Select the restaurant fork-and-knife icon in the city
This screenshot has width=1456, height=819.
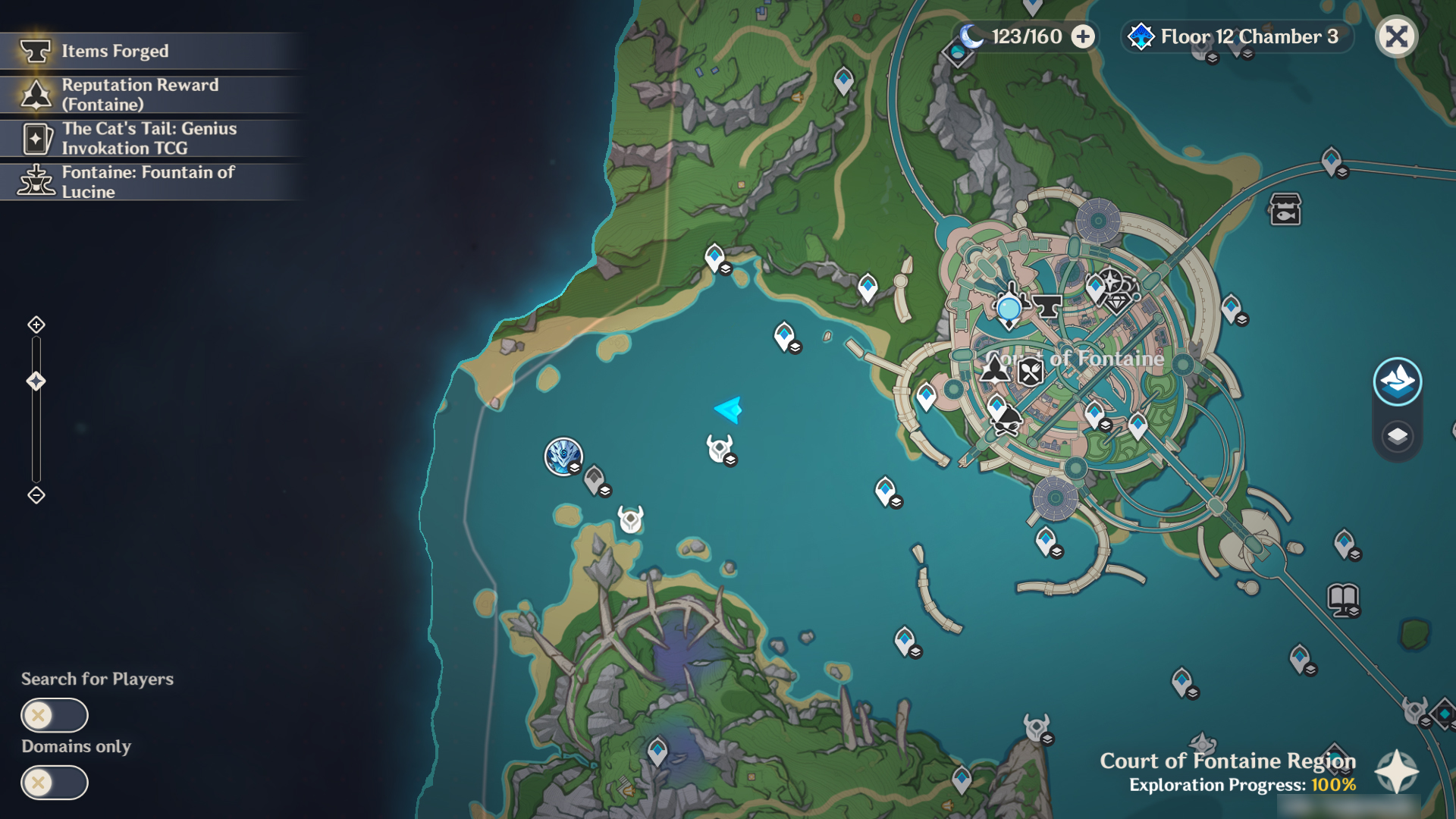click(x=1031, y=373)
